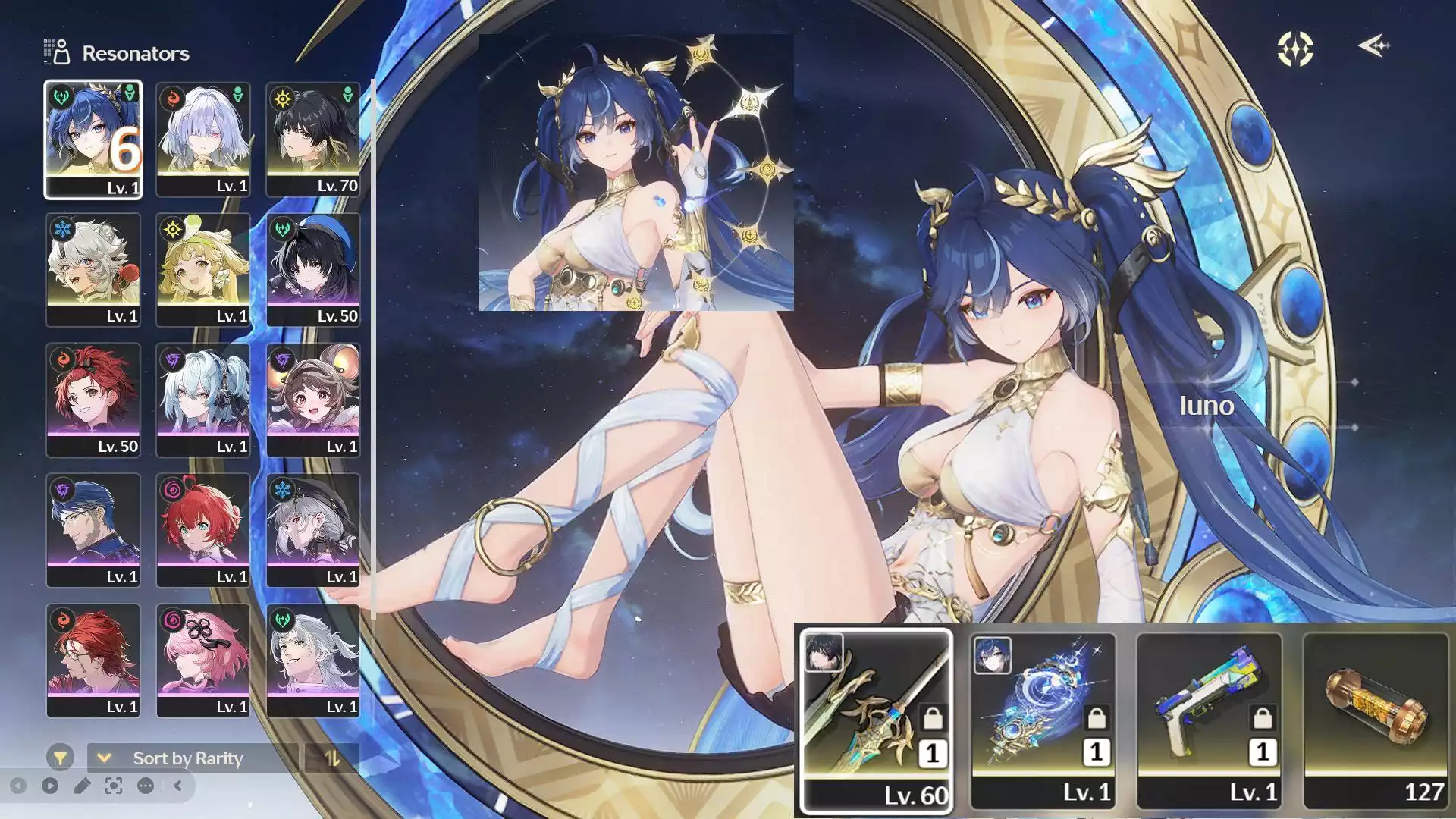Screen dimensions: 1456x819
Task: Choose the blue starry rectifier weapon
Action: coord(1043,720)
